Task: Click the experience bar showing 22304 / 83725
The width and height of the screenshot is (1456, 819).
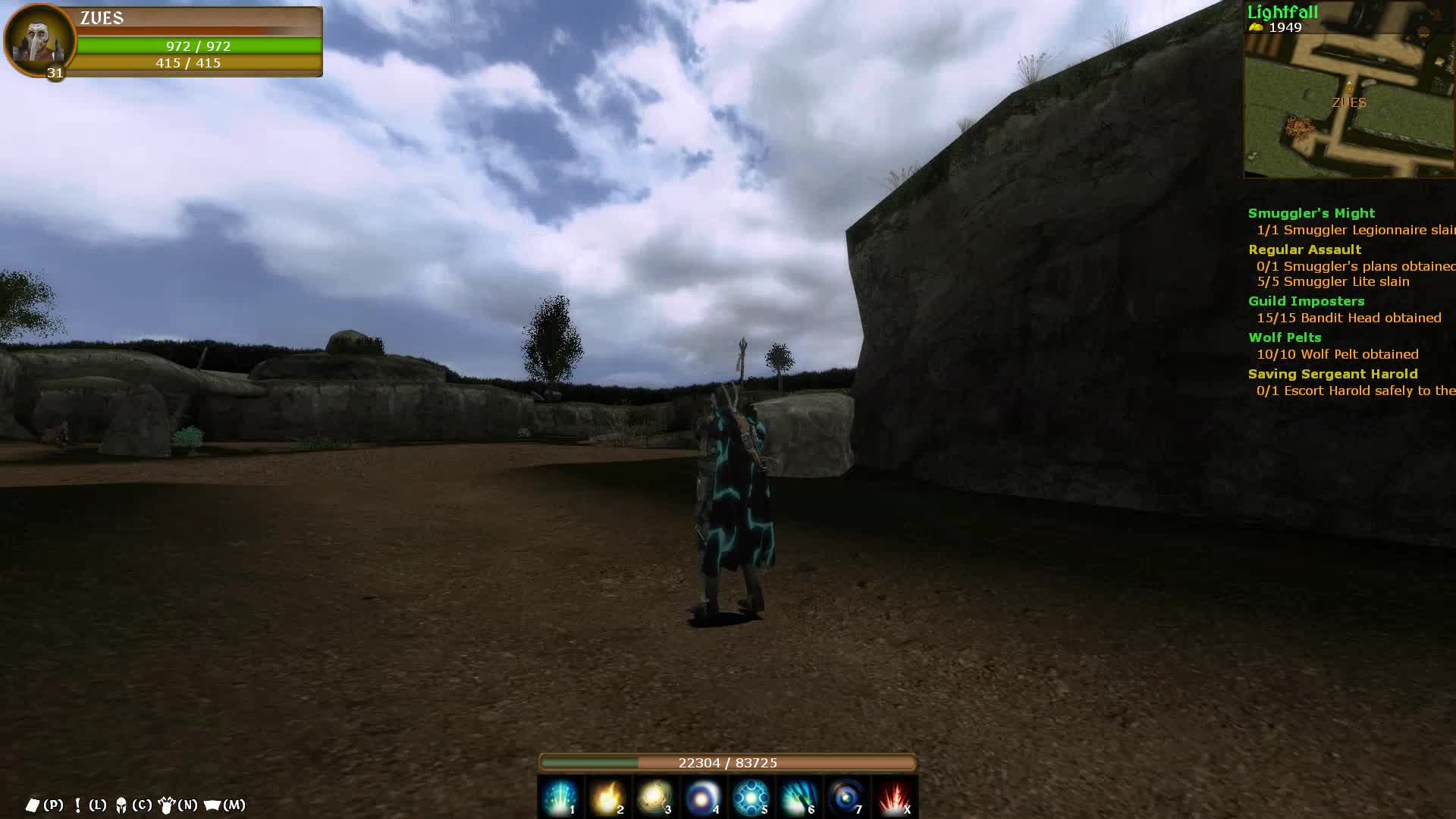Action: pyautogui.click(x=728, y=763)
